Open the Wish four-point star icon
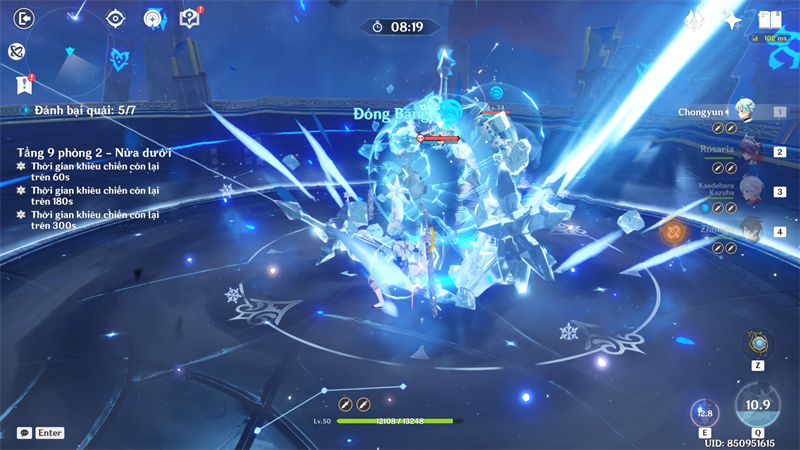Image resolution: width=800 pixels, height=450 pixels. [732, 19]
